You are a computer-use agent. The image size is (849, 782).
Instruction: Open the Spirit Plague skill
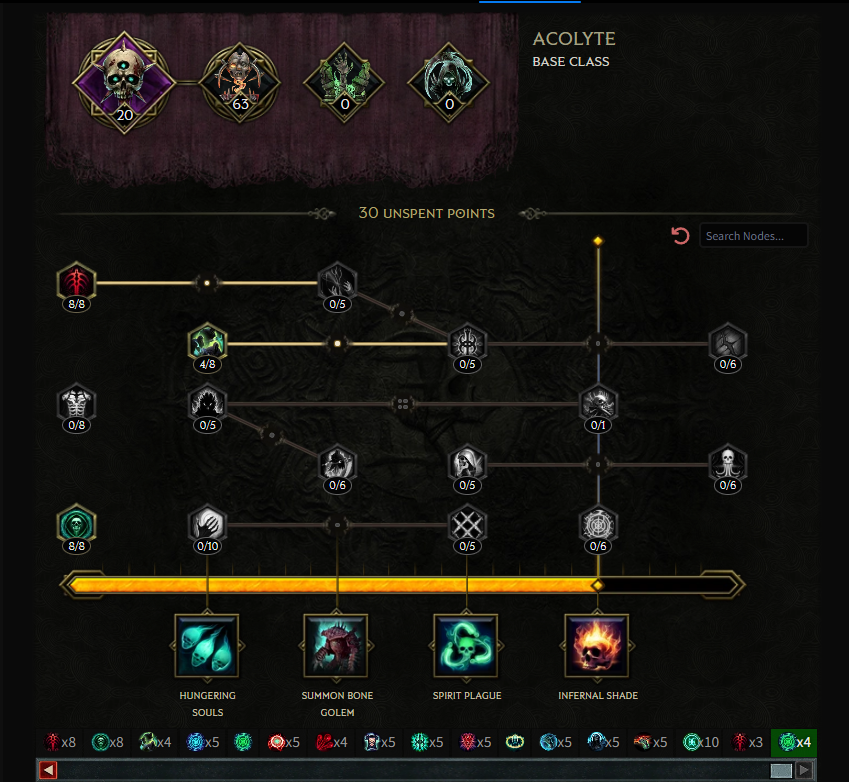click(x=467, y=646)
